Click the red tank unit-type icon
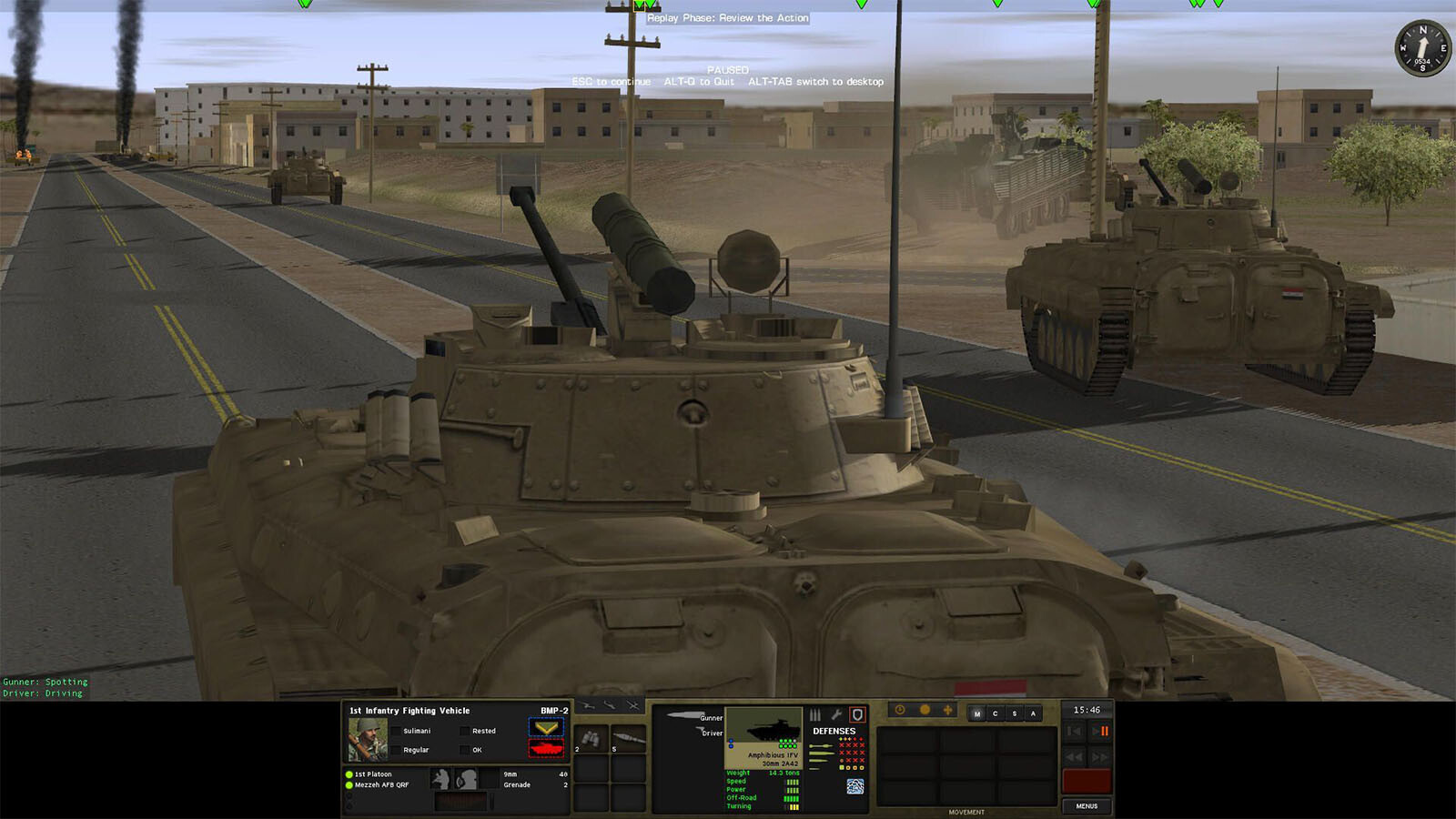The width and height of the screenshot is (1456, 819). pyautogui.click(x=546, y=748)
